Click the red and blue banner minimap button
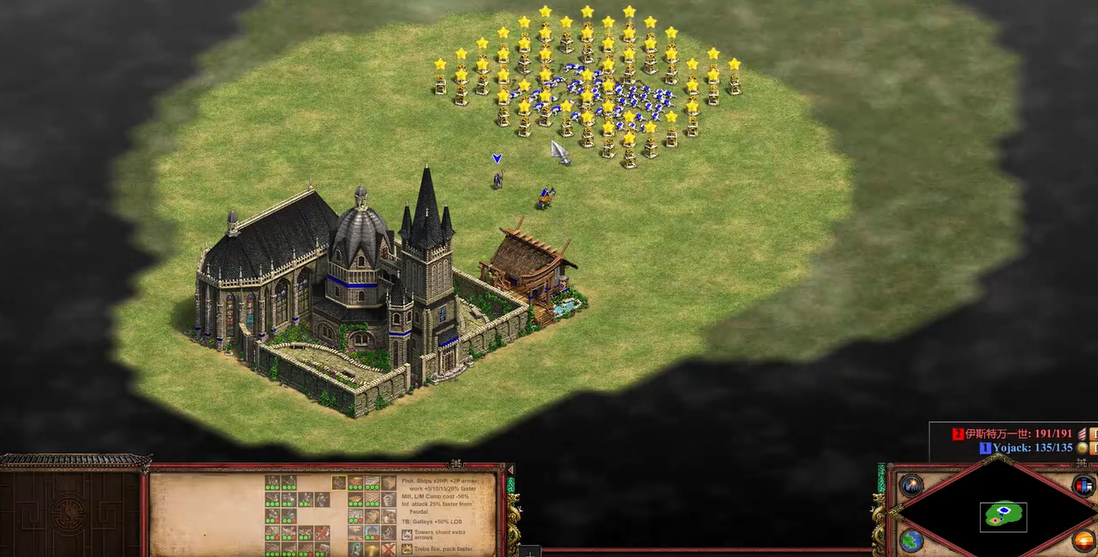 [x=1084, y=486]
